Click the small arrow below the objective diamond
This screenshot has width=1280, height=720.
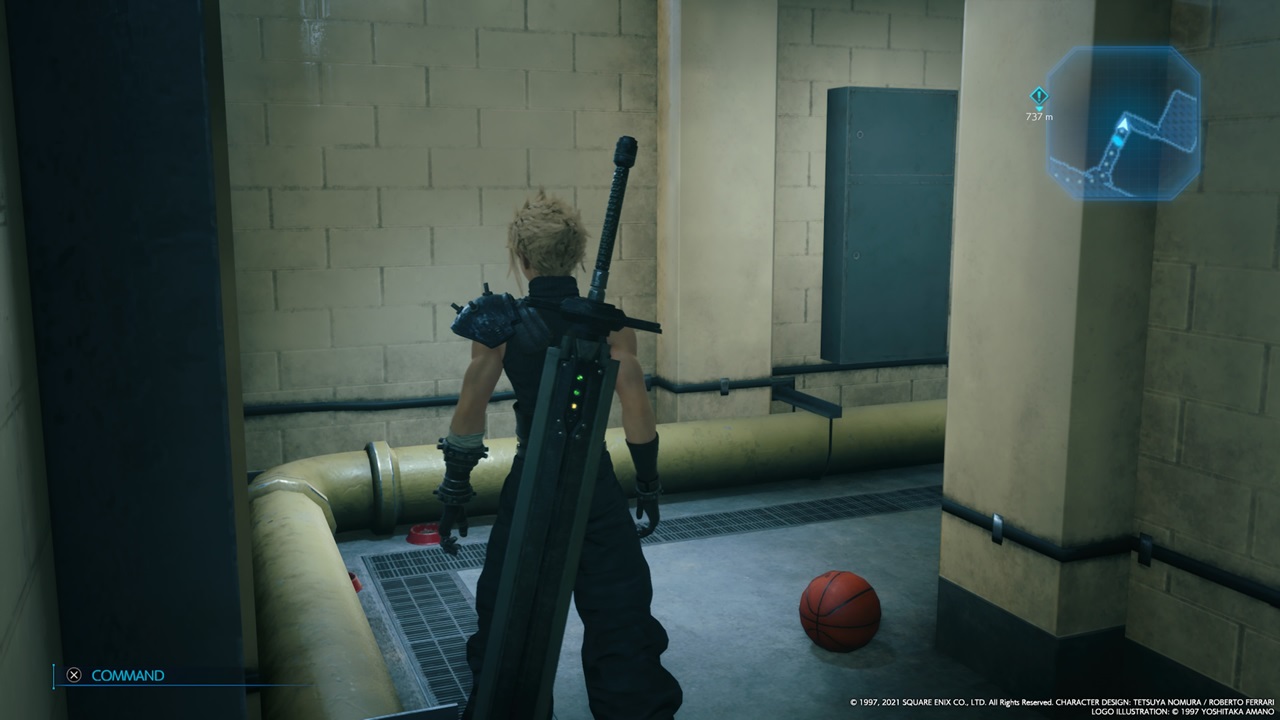[1040, 108]
